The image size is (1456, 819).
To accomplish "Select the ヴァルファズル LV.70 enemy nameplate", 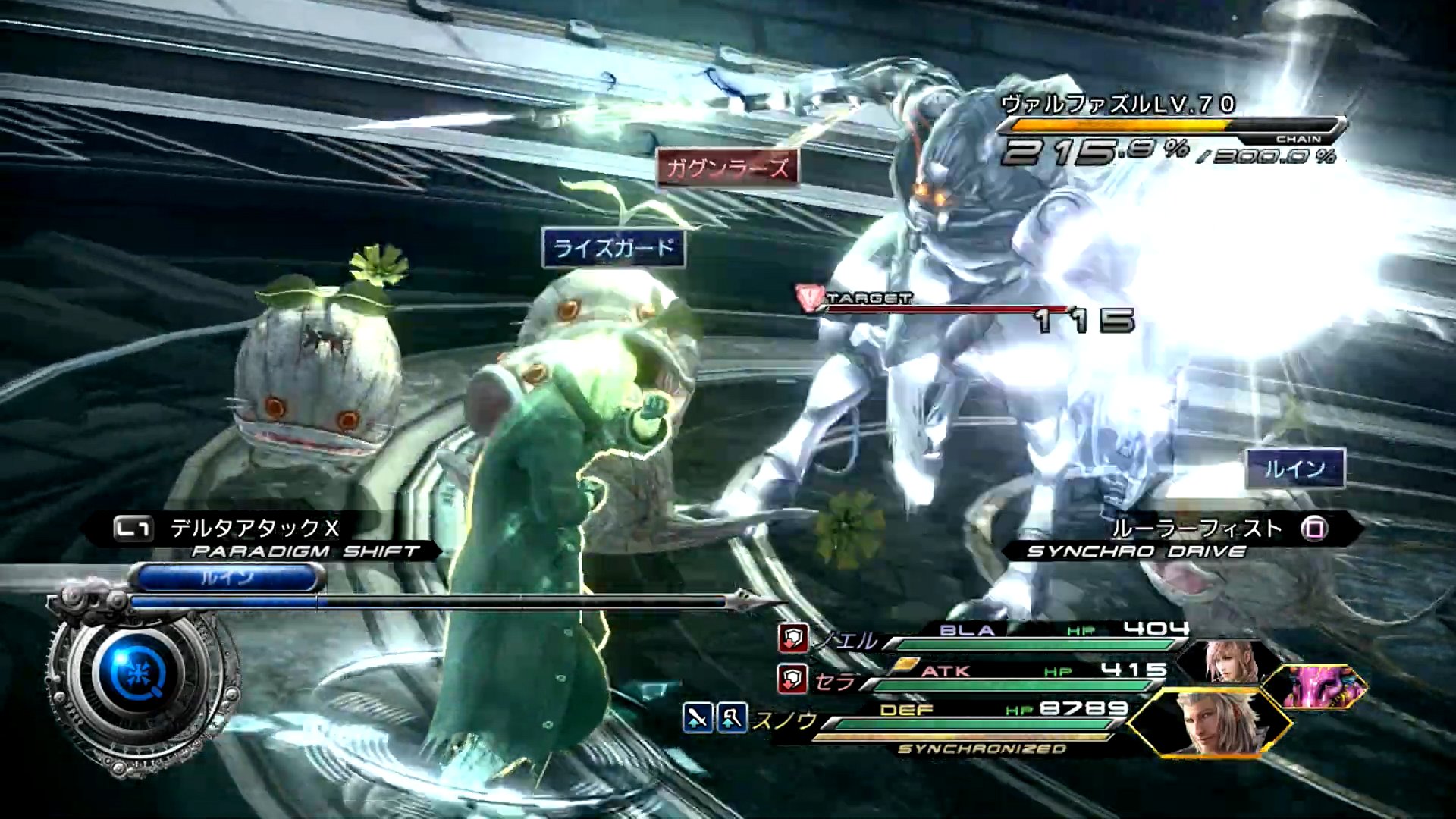I will click(x=1118, y=105).
